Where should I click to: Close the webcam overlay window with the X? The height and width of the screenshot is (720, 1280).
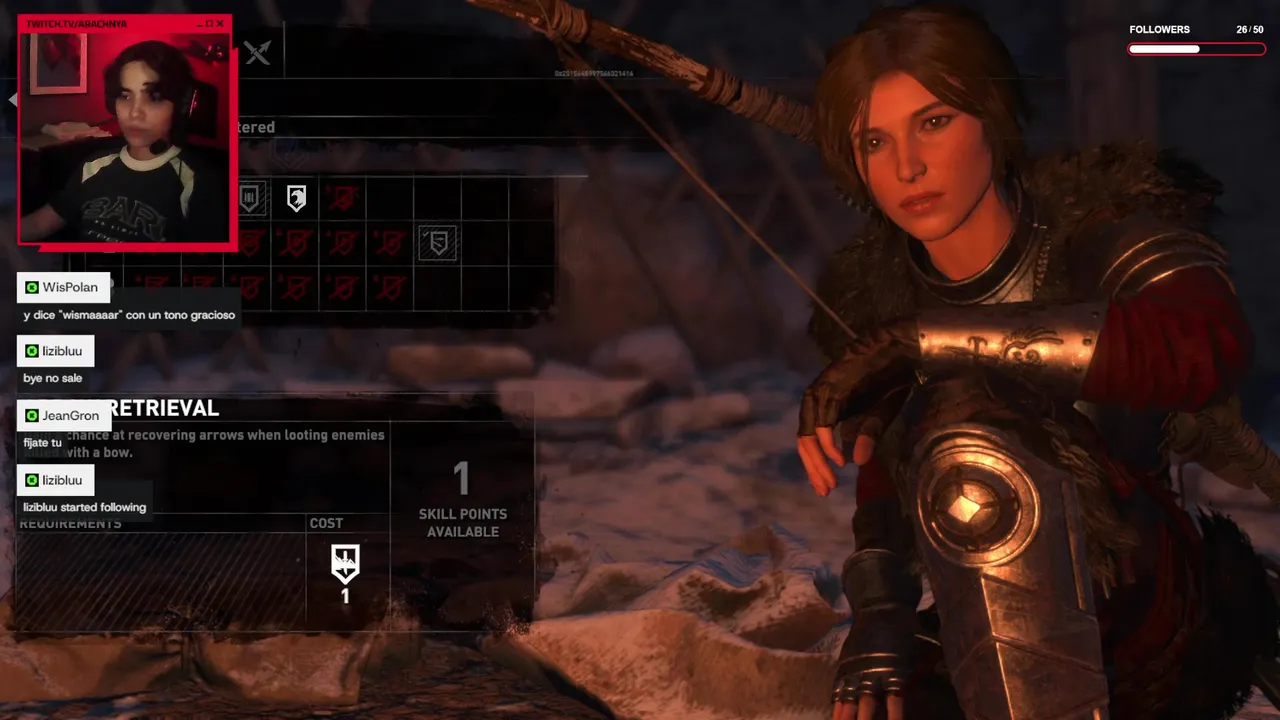[222, 24]
